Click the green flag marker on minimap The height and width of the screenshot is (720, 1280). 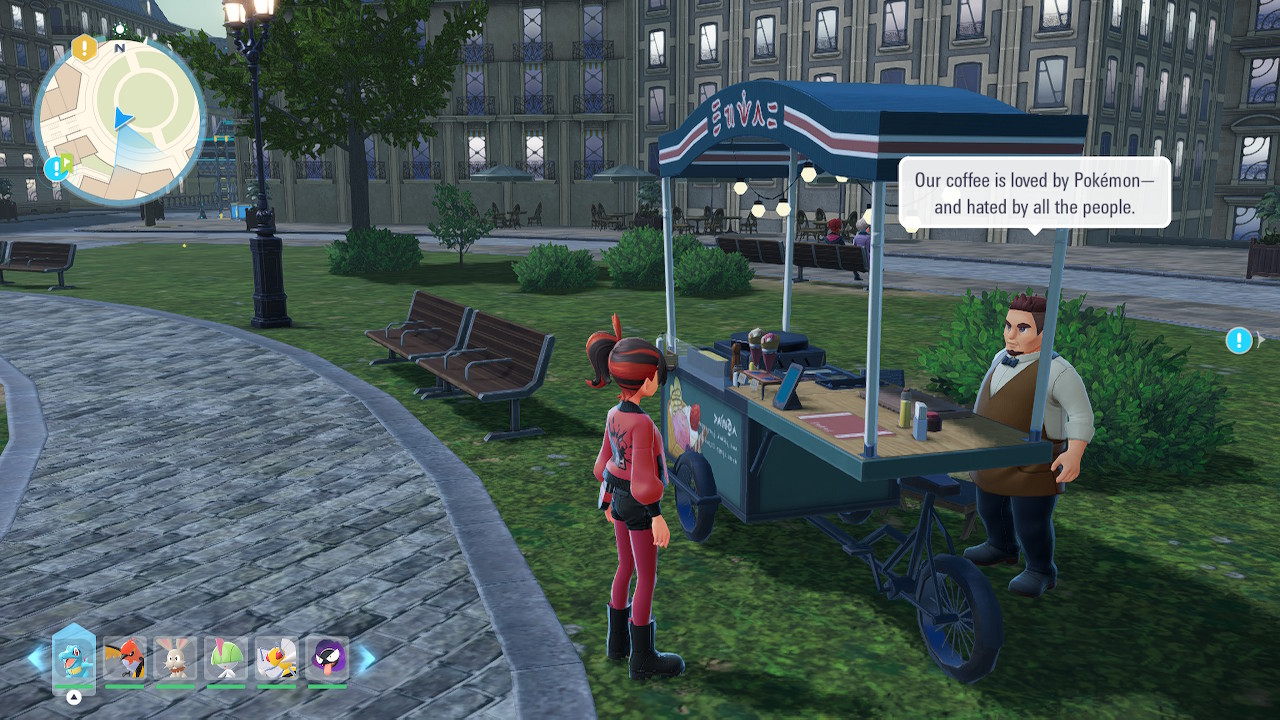click(67, 161)
